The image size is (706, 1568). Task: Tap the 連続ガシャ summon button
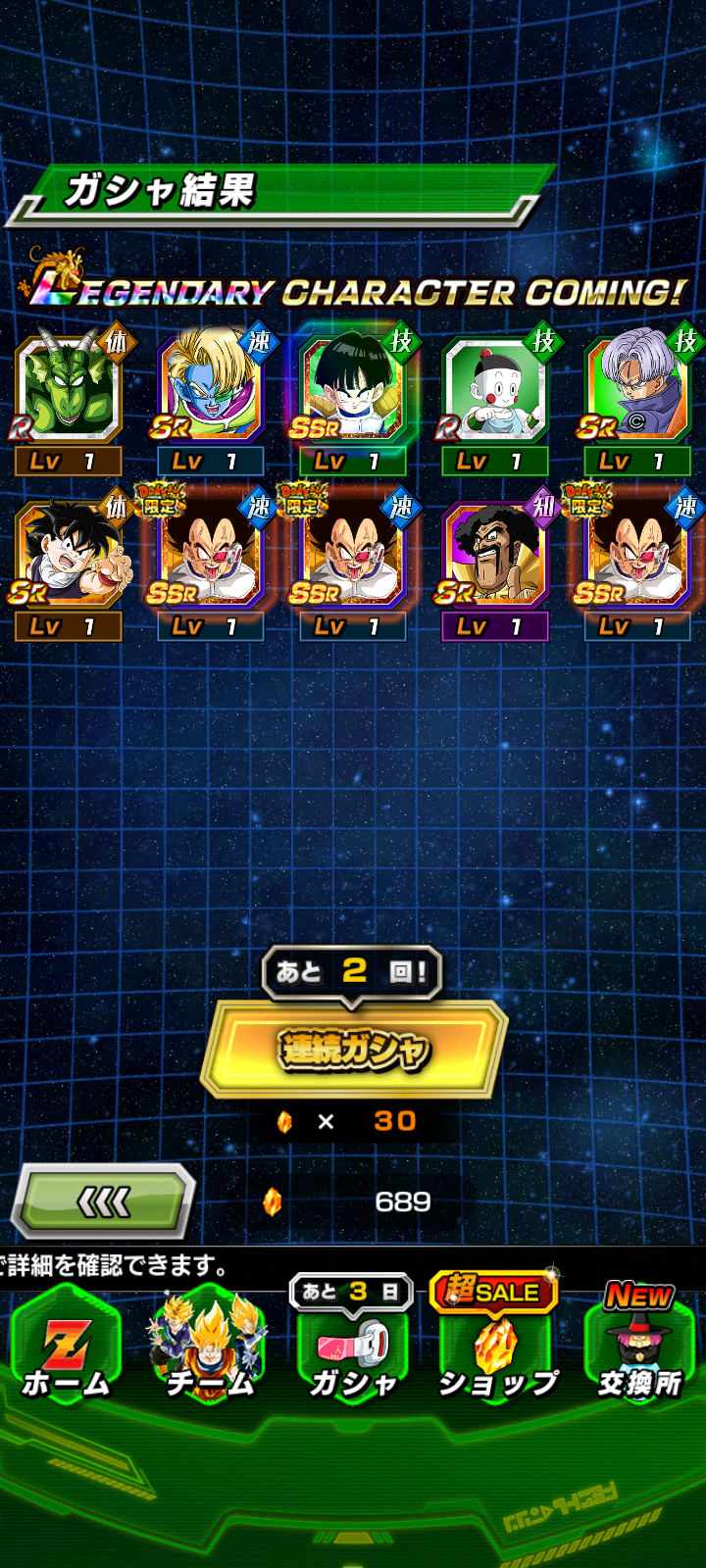353,1050
